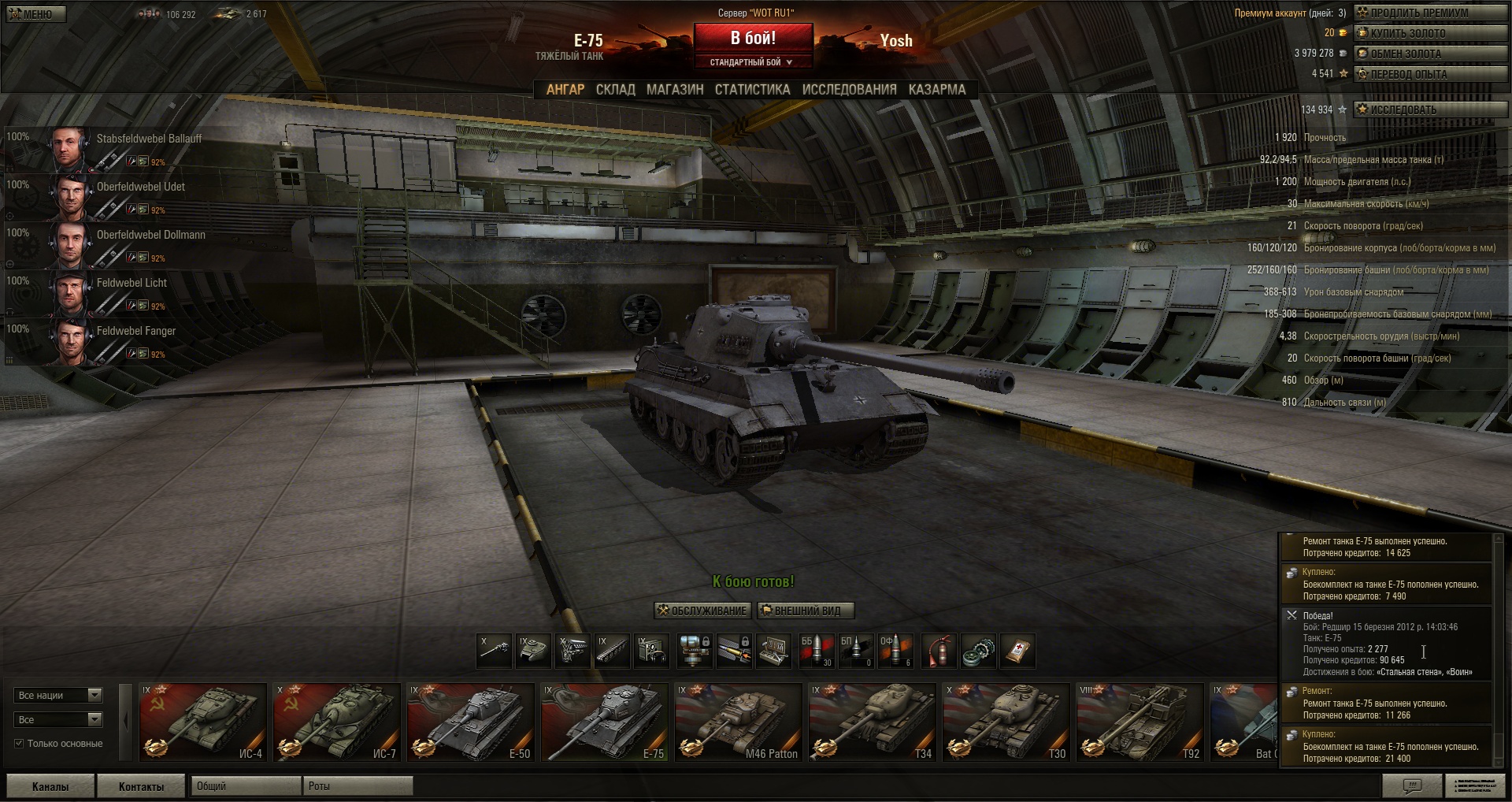Open ВНЕШНИЙ ВИД customization

805,611
